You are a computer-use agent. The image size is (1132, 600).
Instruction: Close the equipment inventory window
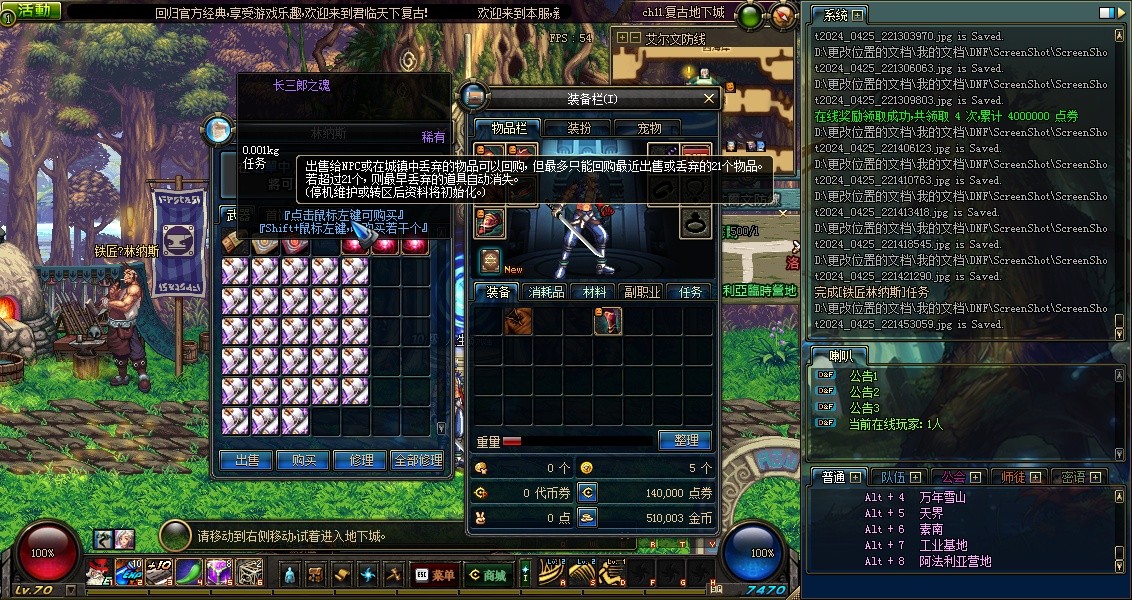coord(709,98)
